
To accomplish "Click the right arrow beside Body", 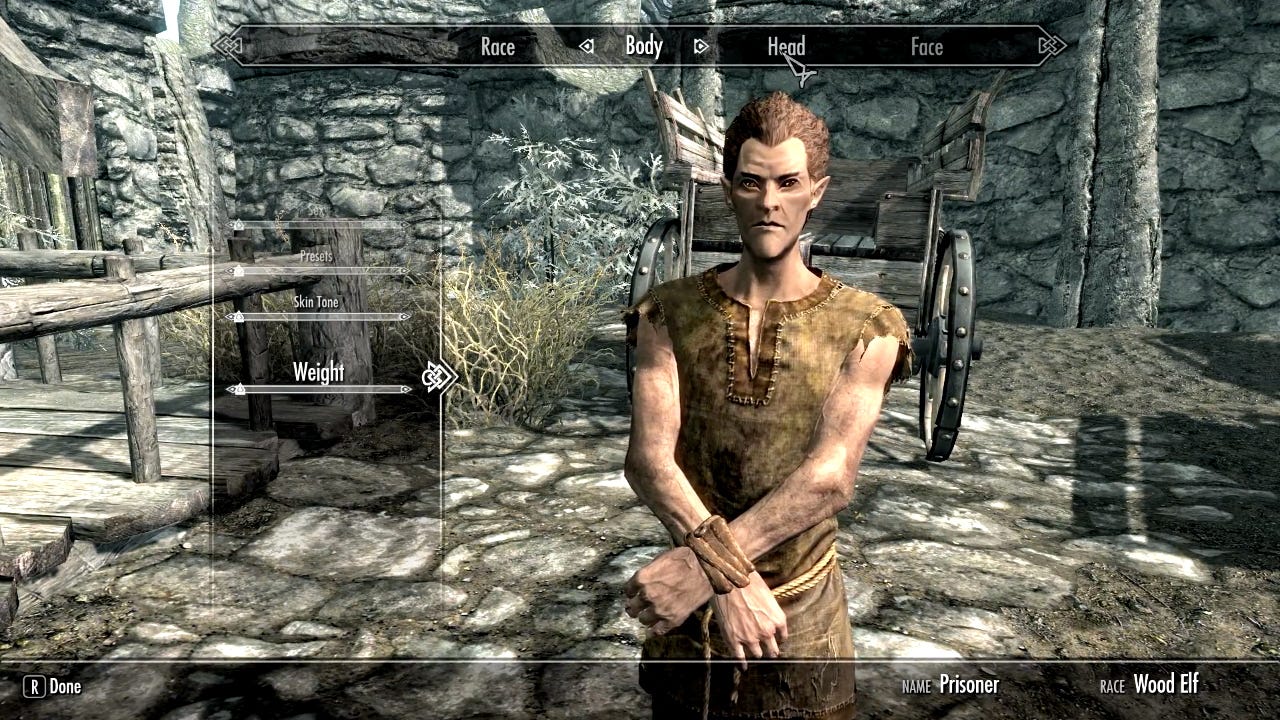I will pyautogui.click(x=701, y=46).
